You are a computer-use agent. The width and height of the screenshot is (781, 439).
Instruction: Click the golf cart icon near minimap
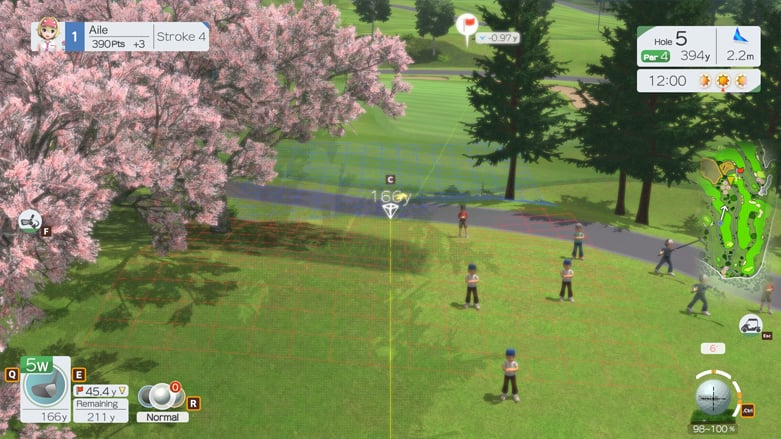pos(749,324)
